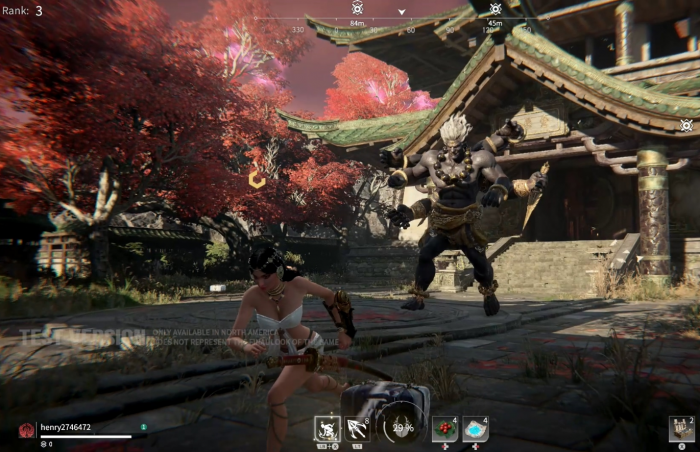Select the repair kit item slot
Screen dimensions: 700x452
681,429
